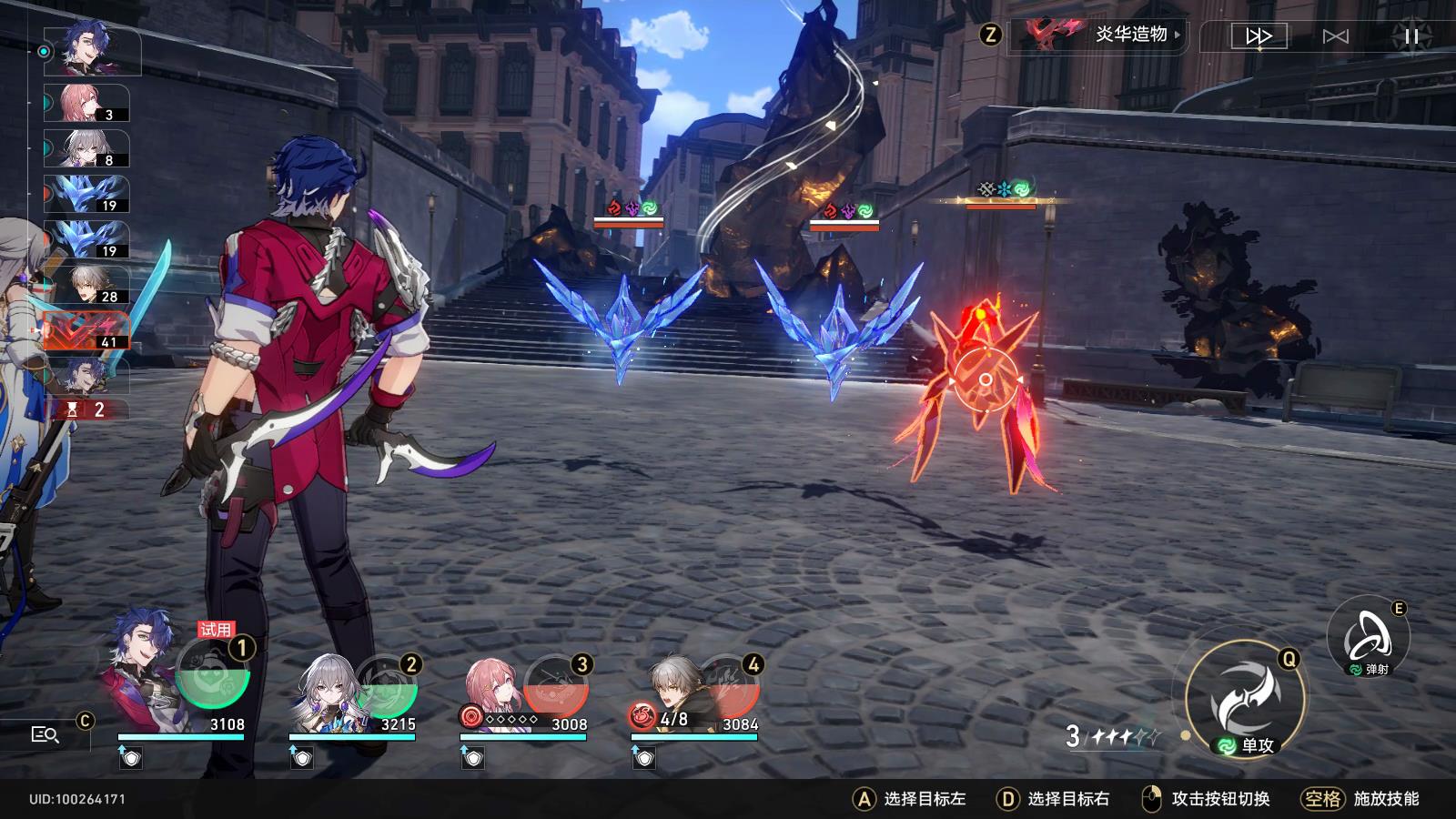Click the silver-haired turn order entry 8
Screen dimensions: 1456x819
tap(86, 148)
